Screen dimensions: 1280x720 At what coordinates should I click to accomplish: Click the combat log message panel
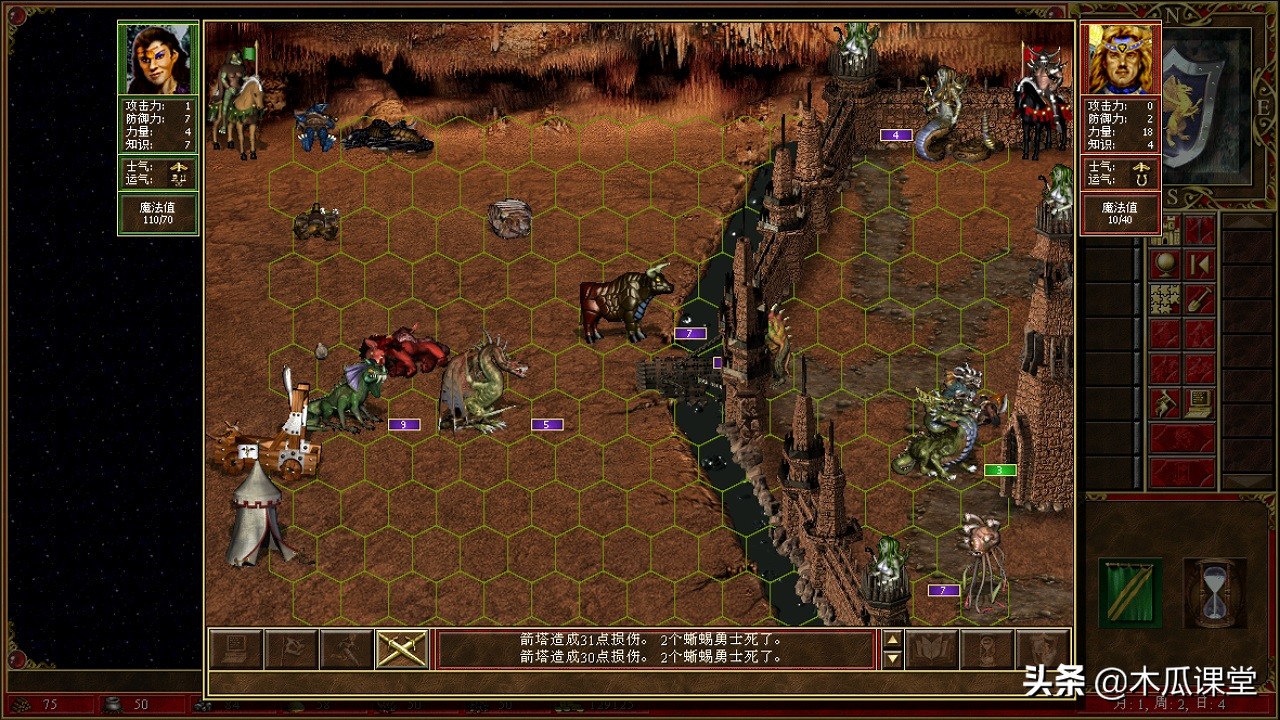[655, 649]
